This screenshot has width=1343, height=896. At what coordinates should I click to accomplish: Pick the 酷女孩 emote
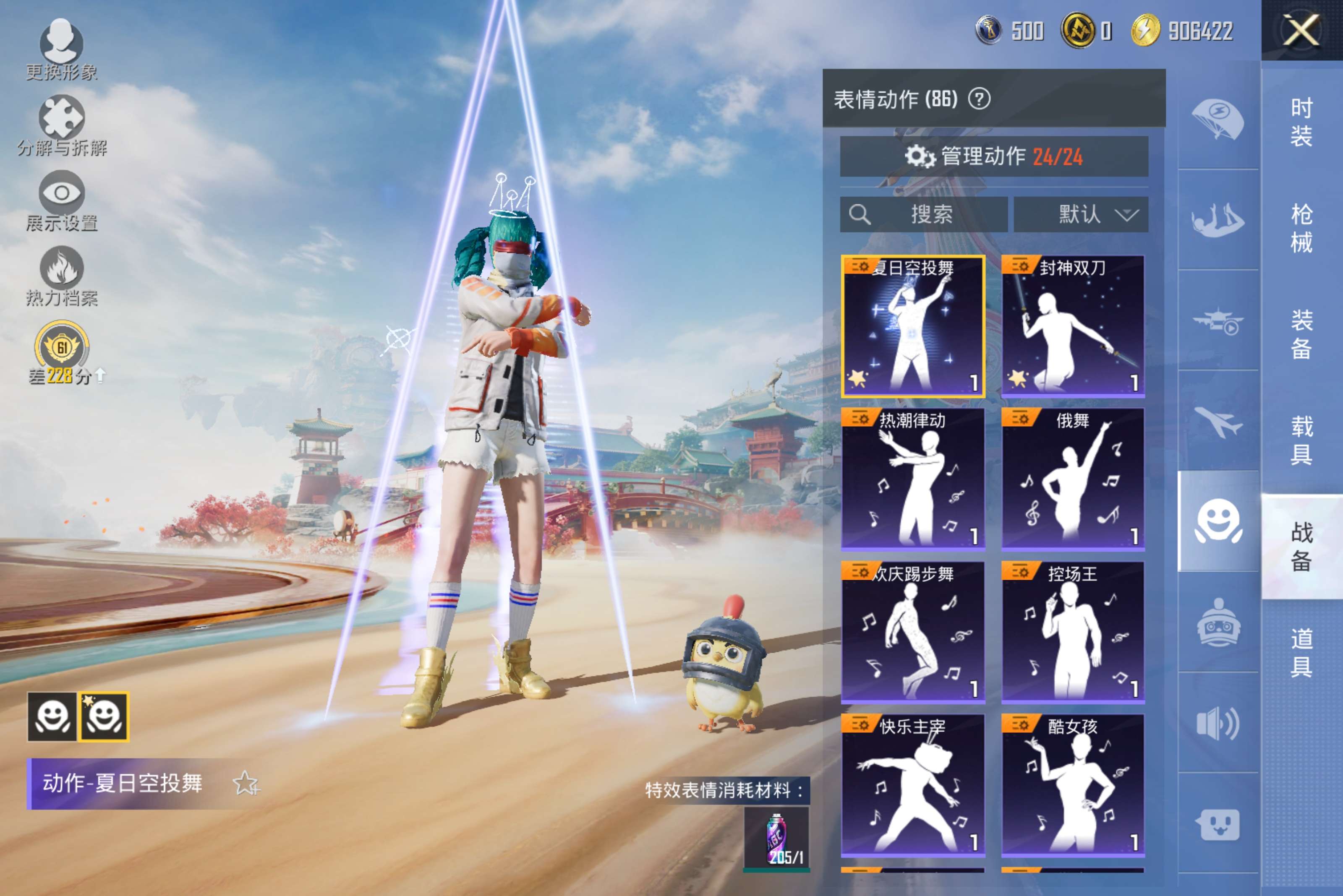pyautogui.click(x=1073, y=784)
